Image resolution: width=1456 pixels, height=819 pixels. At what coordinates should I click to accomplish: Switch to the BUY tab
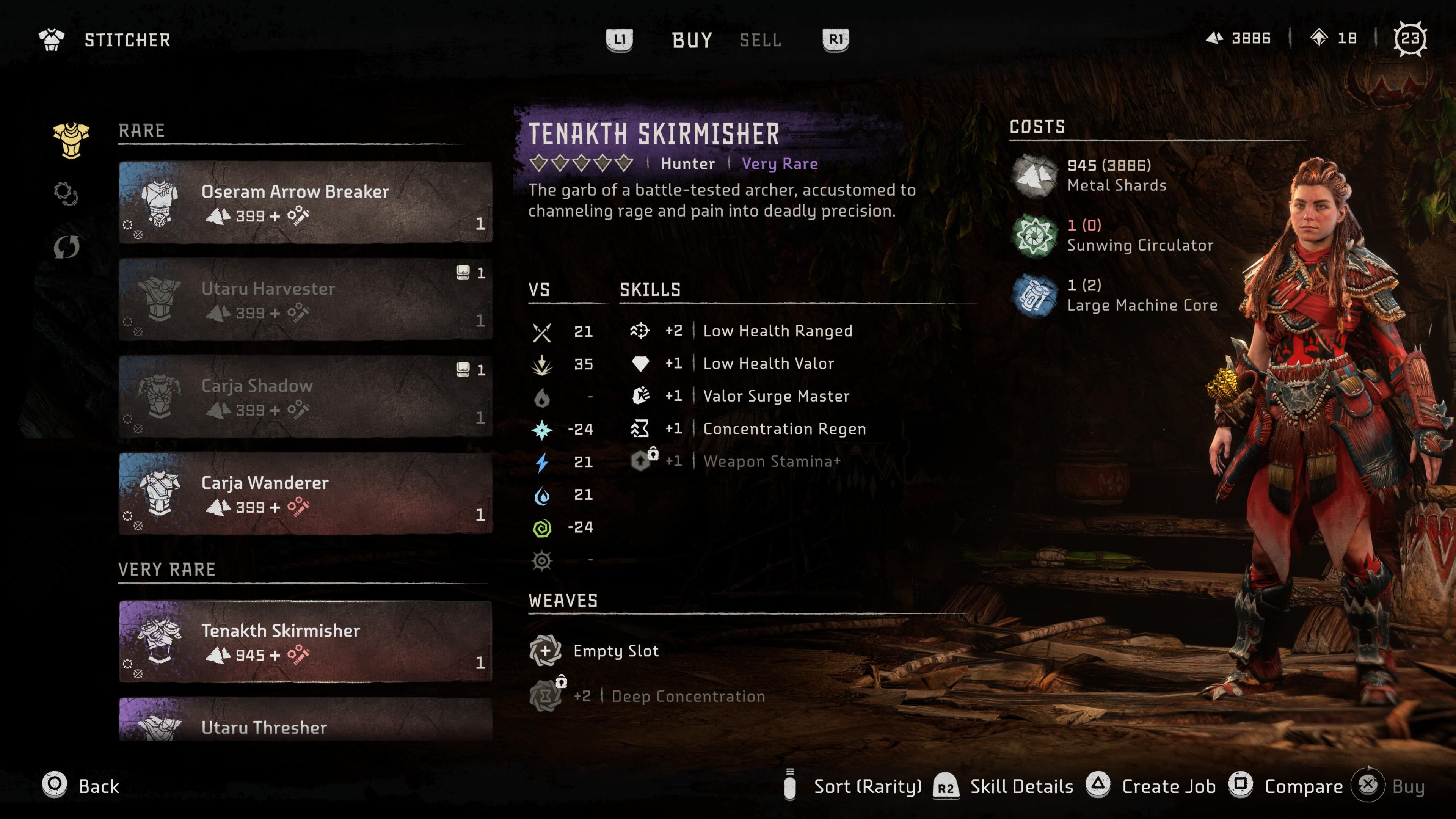pos(691,39)
